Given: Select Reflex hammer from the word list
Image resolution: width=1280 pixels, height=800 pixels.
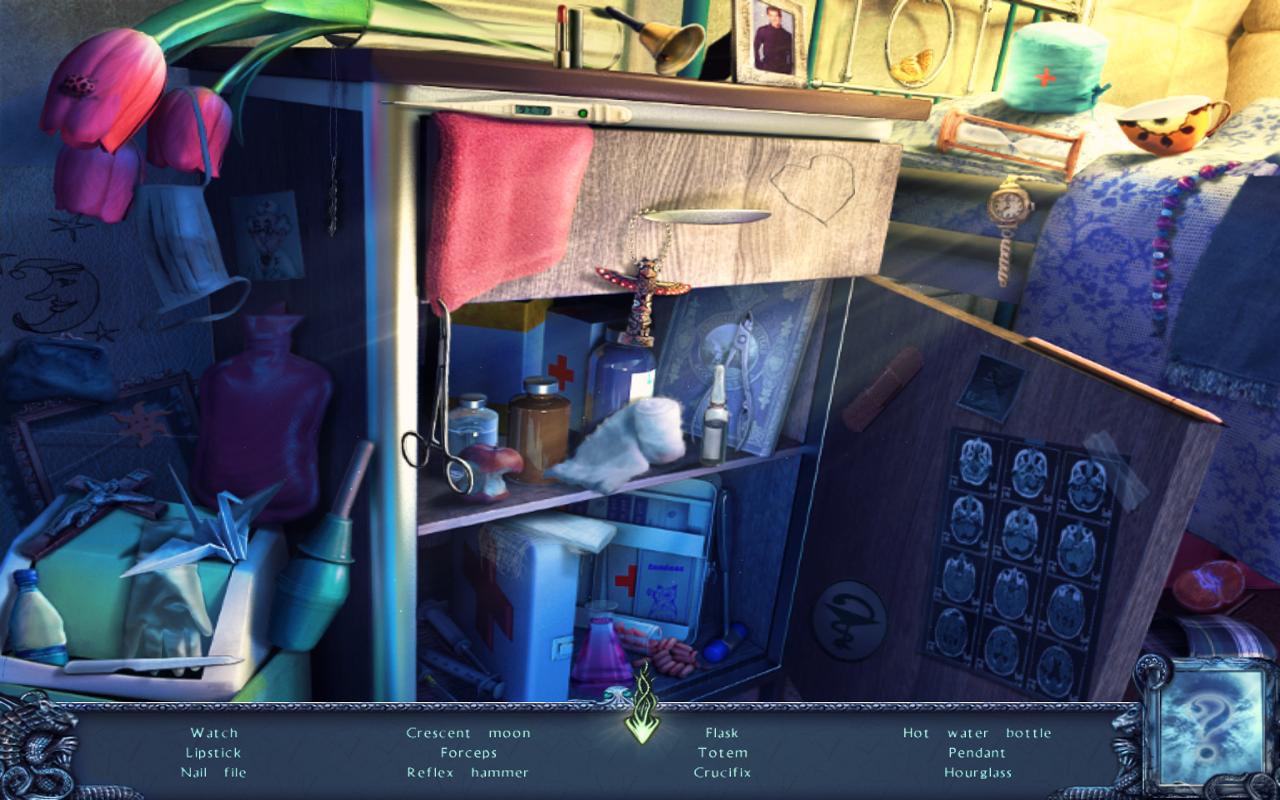Looking at the screenshot, I should 465,772.
